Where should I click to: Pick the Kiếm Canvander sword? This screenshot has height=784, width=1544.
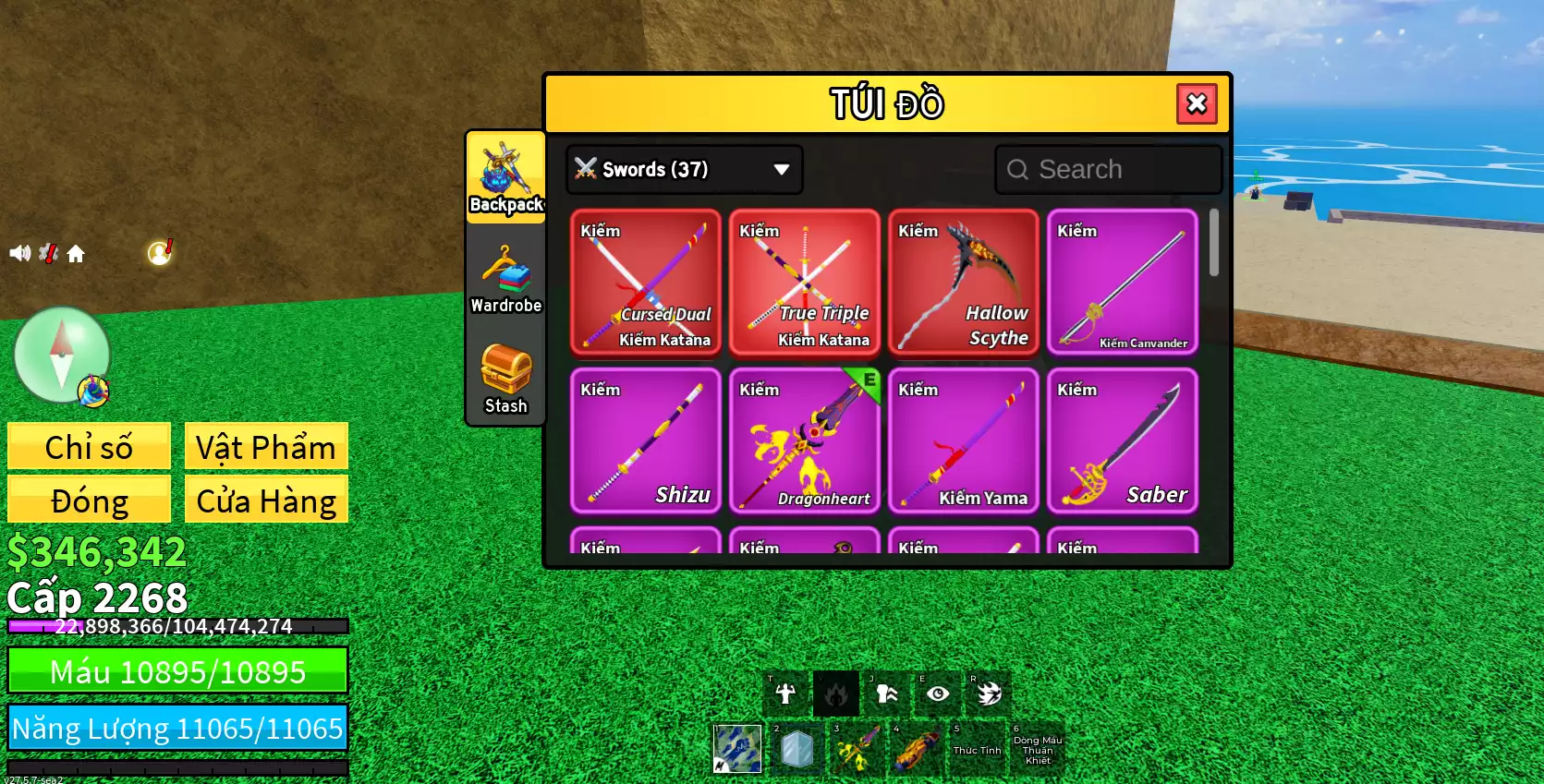tap(1123, 283)
